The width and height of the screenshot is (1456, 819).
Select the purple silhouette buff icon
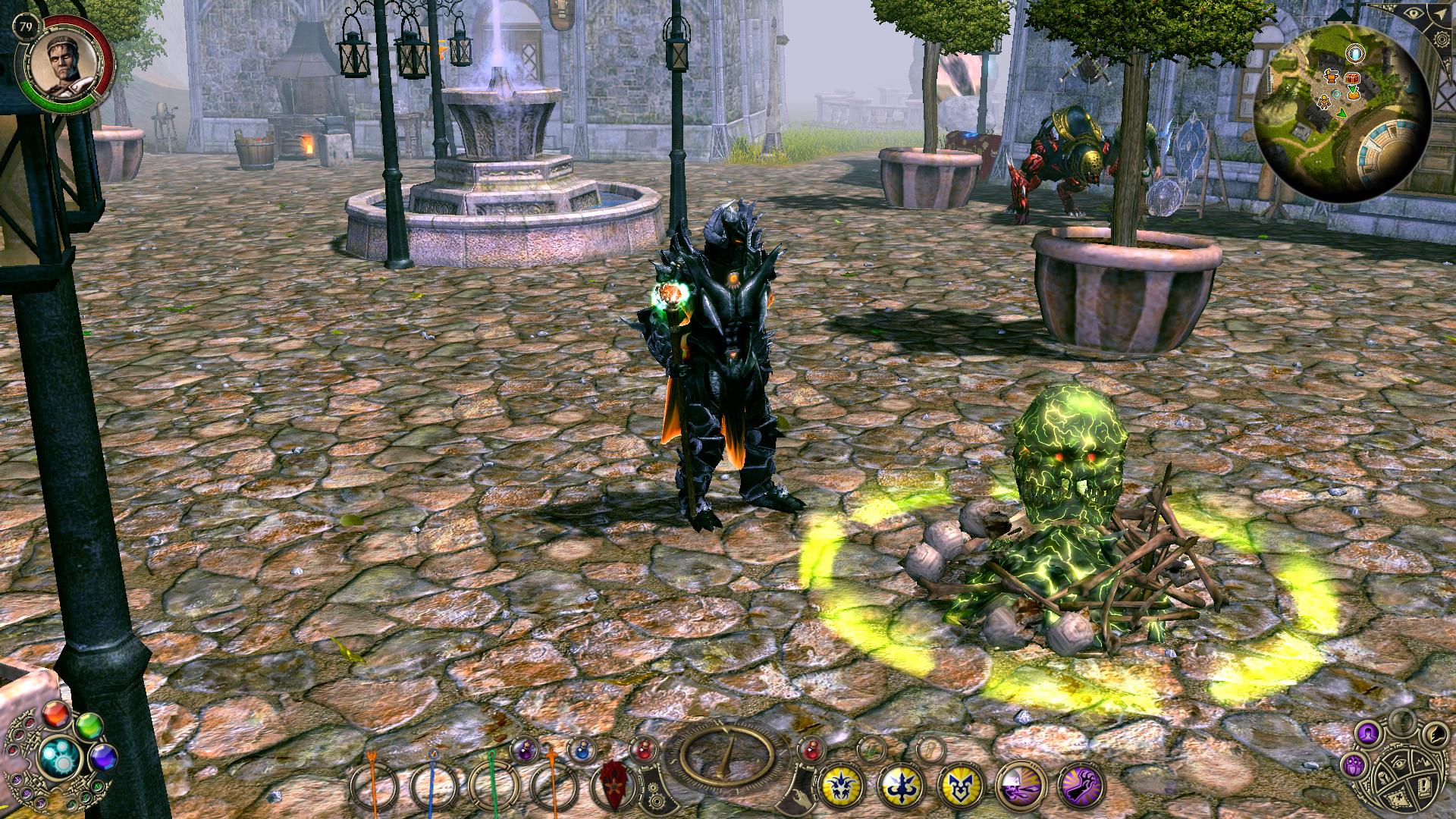[x=1367, y=733]
